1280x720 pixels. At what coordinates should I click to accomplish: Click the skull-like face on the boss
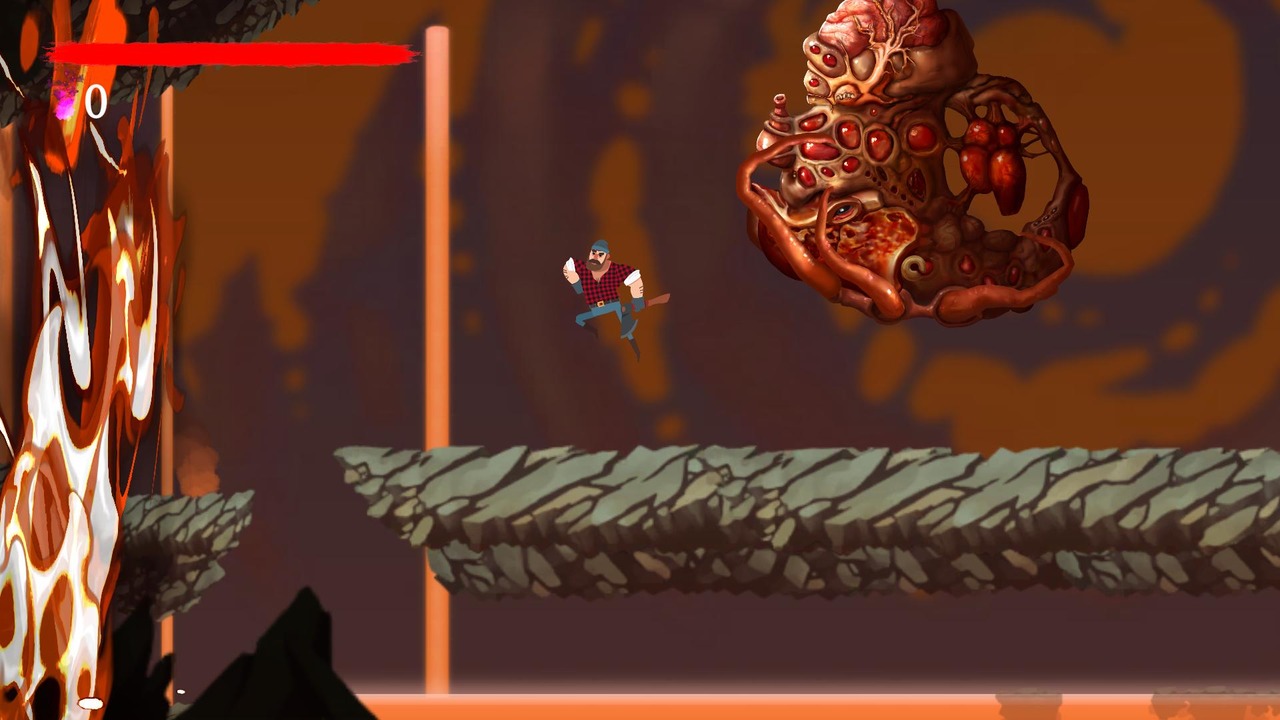pos(845,94)
